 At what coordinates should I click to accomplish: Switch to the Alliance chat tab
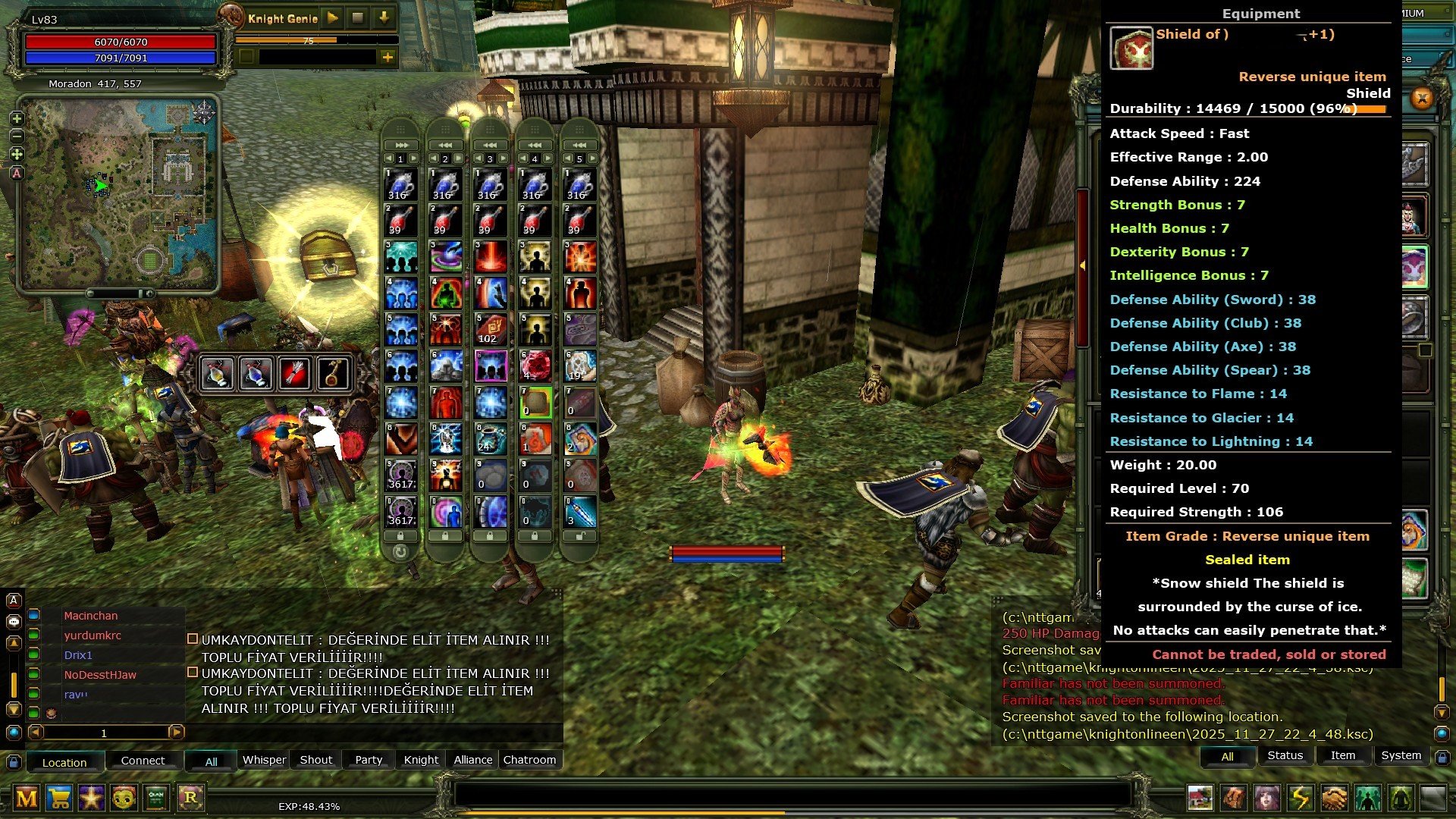(473, 760)
